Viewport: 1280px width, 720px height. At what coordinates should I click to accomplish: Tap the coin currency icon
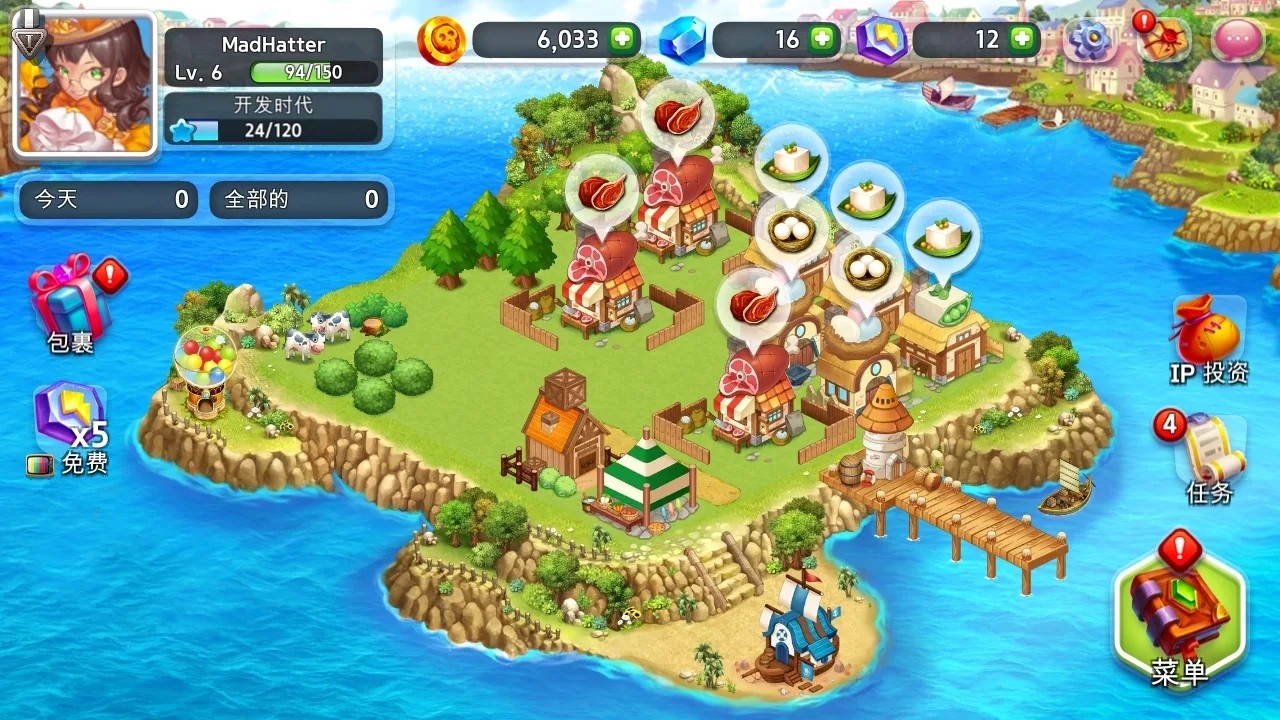(x=443, y=40)
